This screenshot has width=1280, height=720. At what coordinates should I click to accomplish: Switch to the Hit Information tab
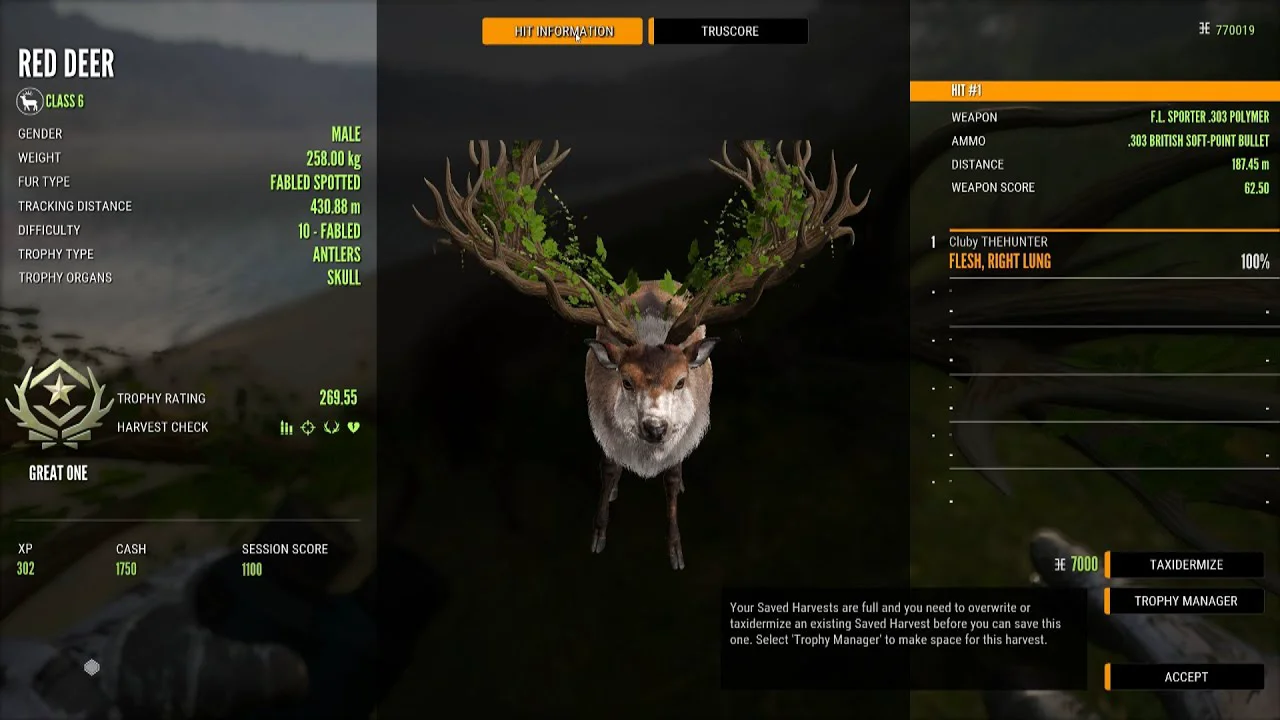click(x=562, y=31)
